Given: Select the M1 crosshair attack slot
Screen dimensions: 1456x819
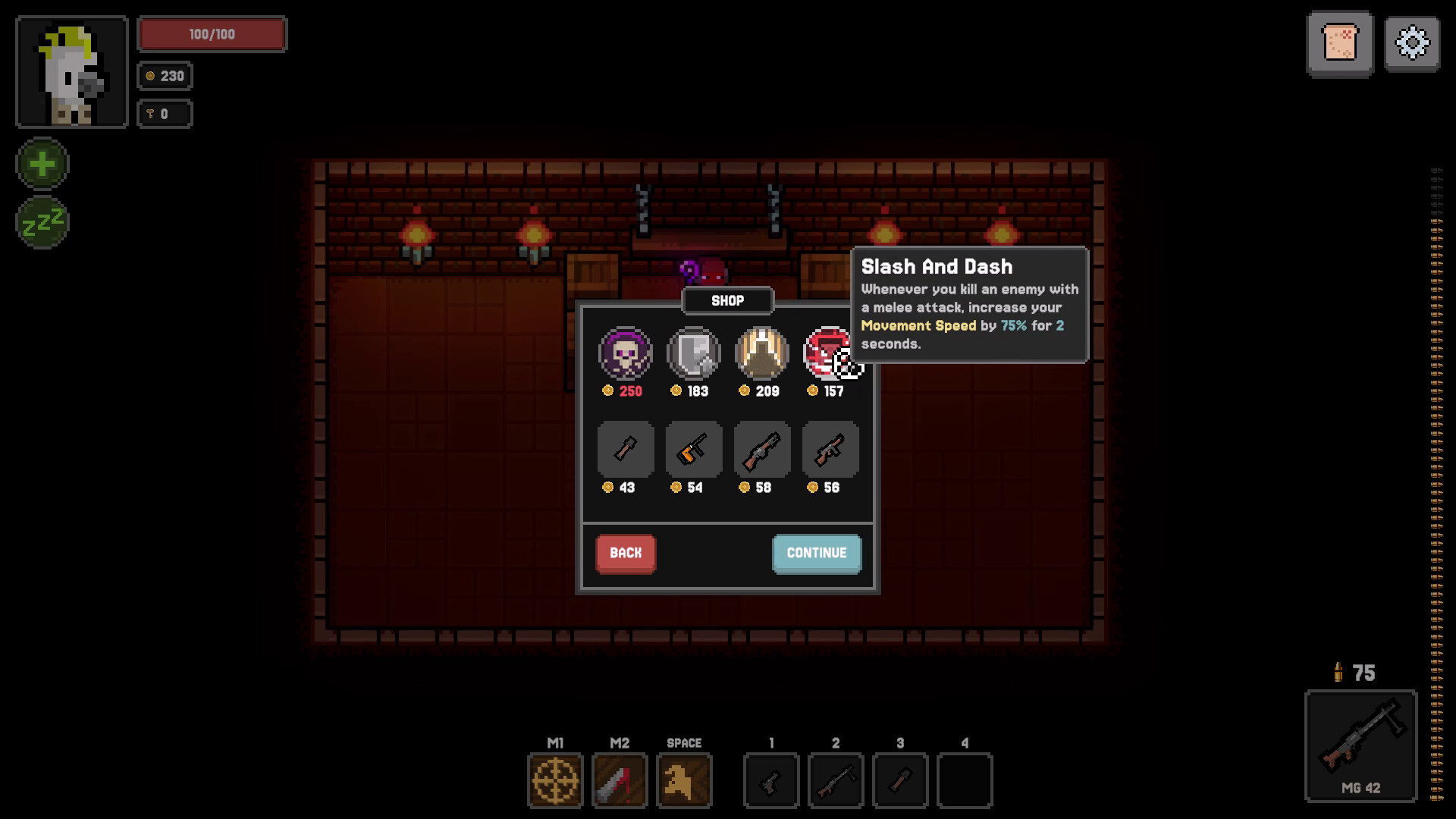Looking at the screenshot, I should pos(555,780).
